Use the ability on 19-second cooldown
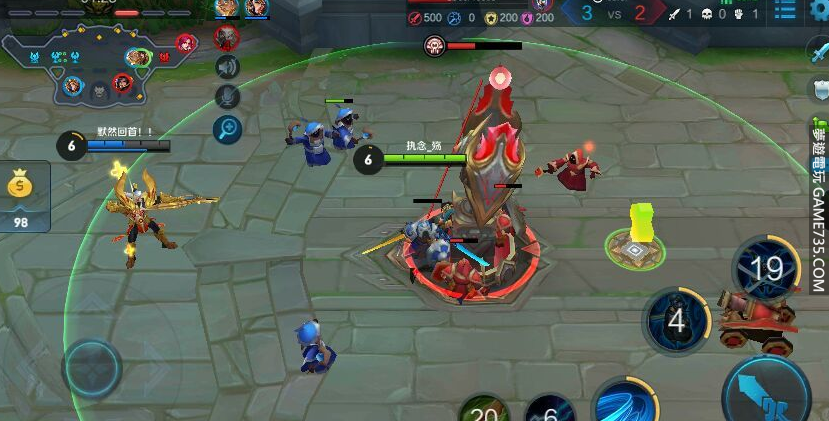829x421 pixels. click(x=766, y=268)
